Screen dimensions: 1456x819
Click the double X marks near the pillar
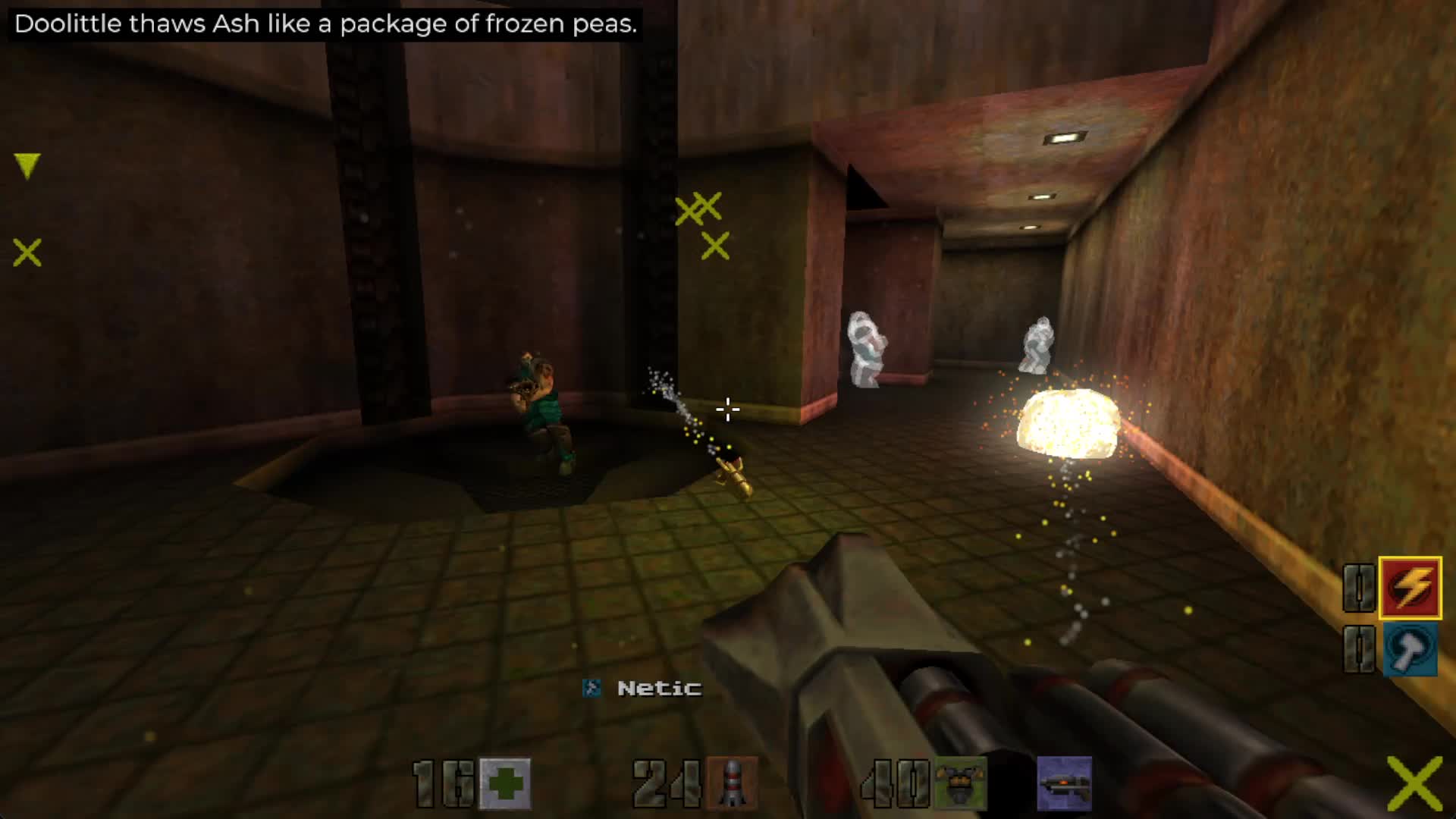click(699, 210)
